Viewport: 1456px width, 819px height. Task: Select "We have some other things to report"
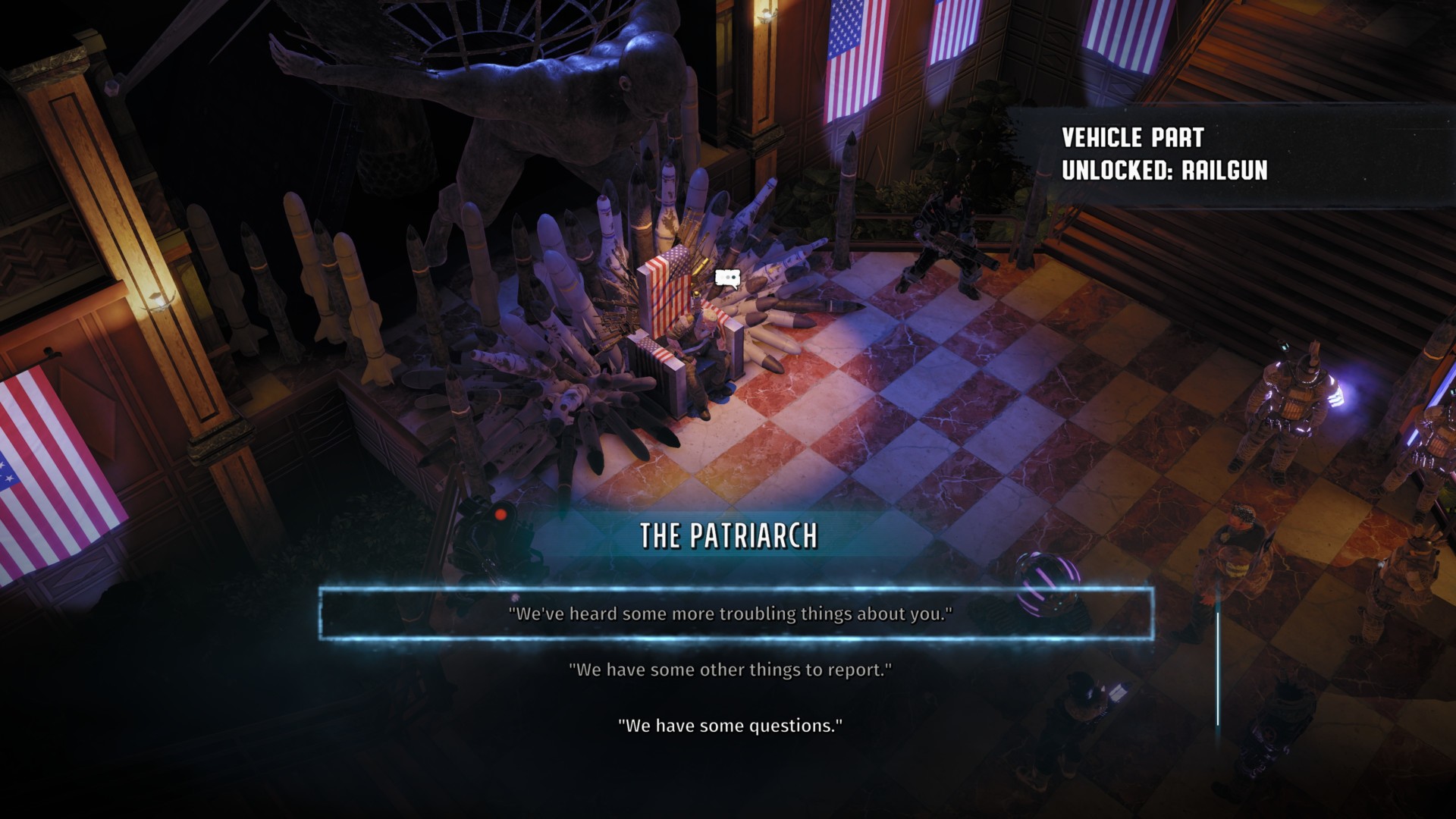coord(730,670)
